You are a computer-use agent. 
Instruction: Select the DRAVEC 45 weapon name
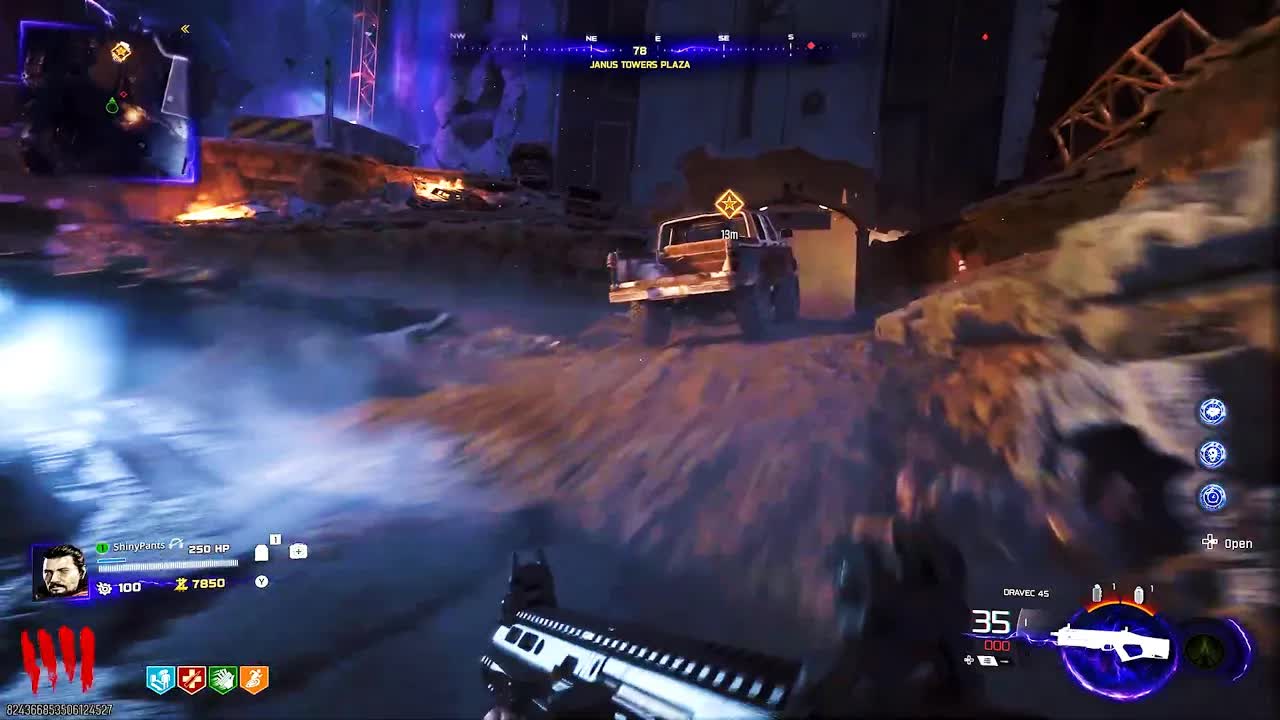(x=1026, y=593)
